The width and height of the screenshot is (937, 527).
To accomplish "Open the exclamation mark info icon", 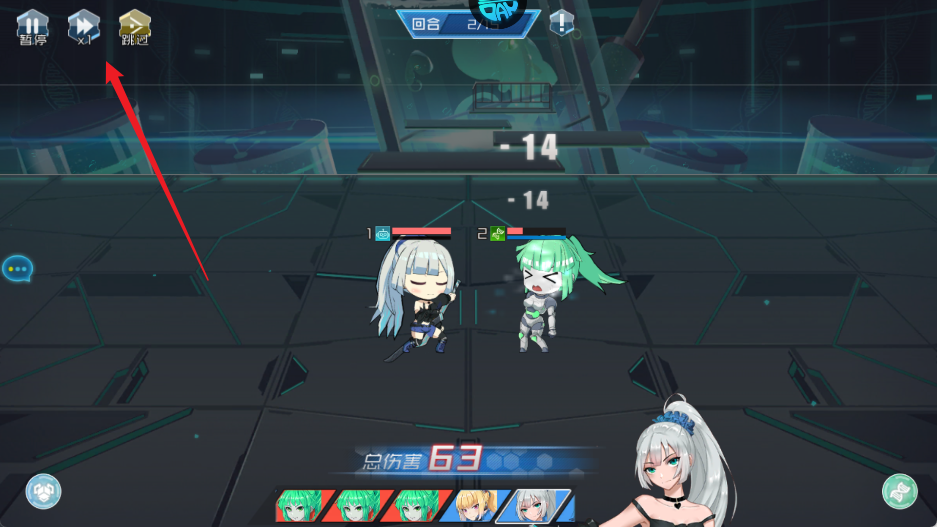I will point(563,22).
